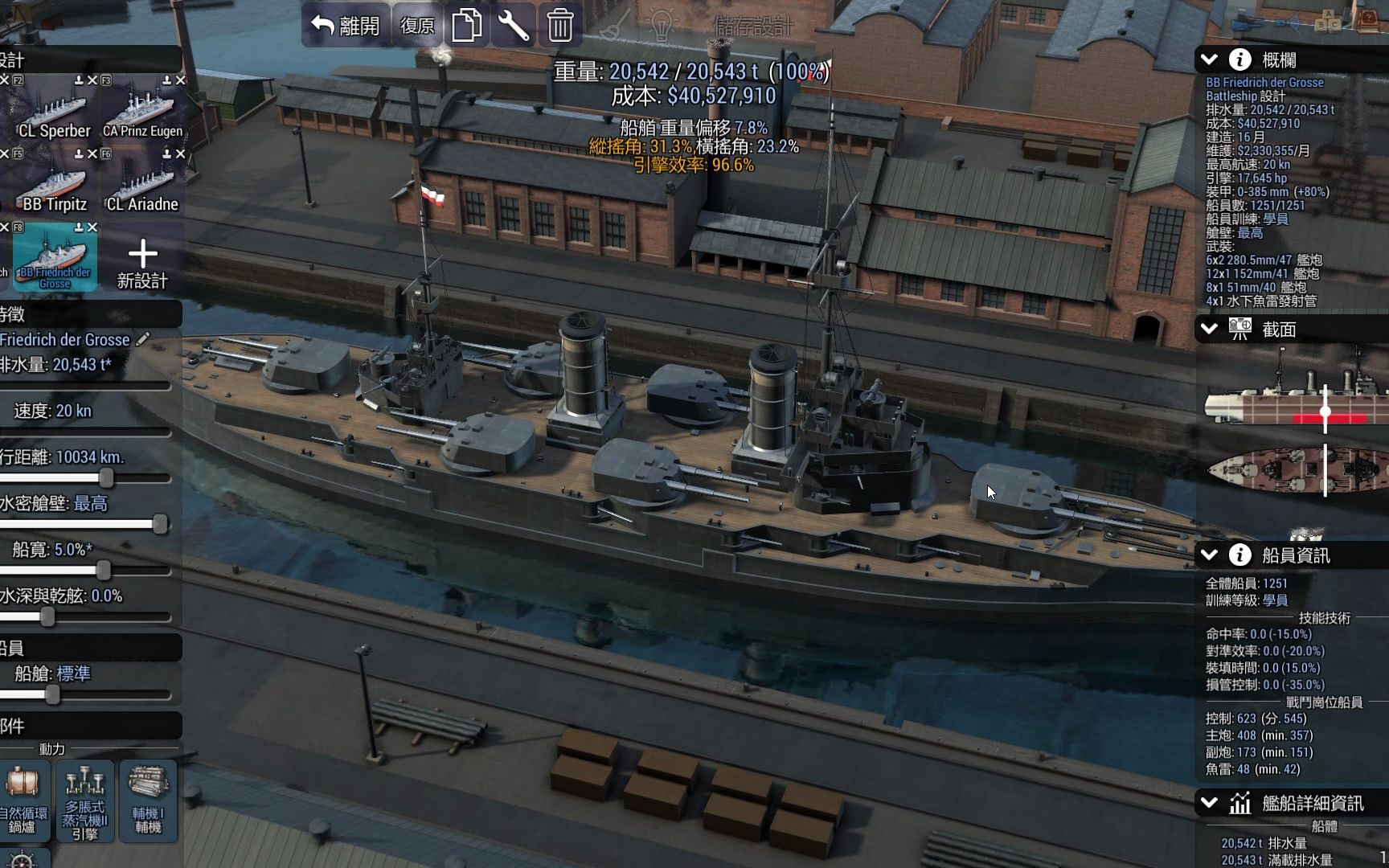The image size is (1389, 868).
Task: Collapse the 概欄 overview panel
Action: tap(1209, 59)
